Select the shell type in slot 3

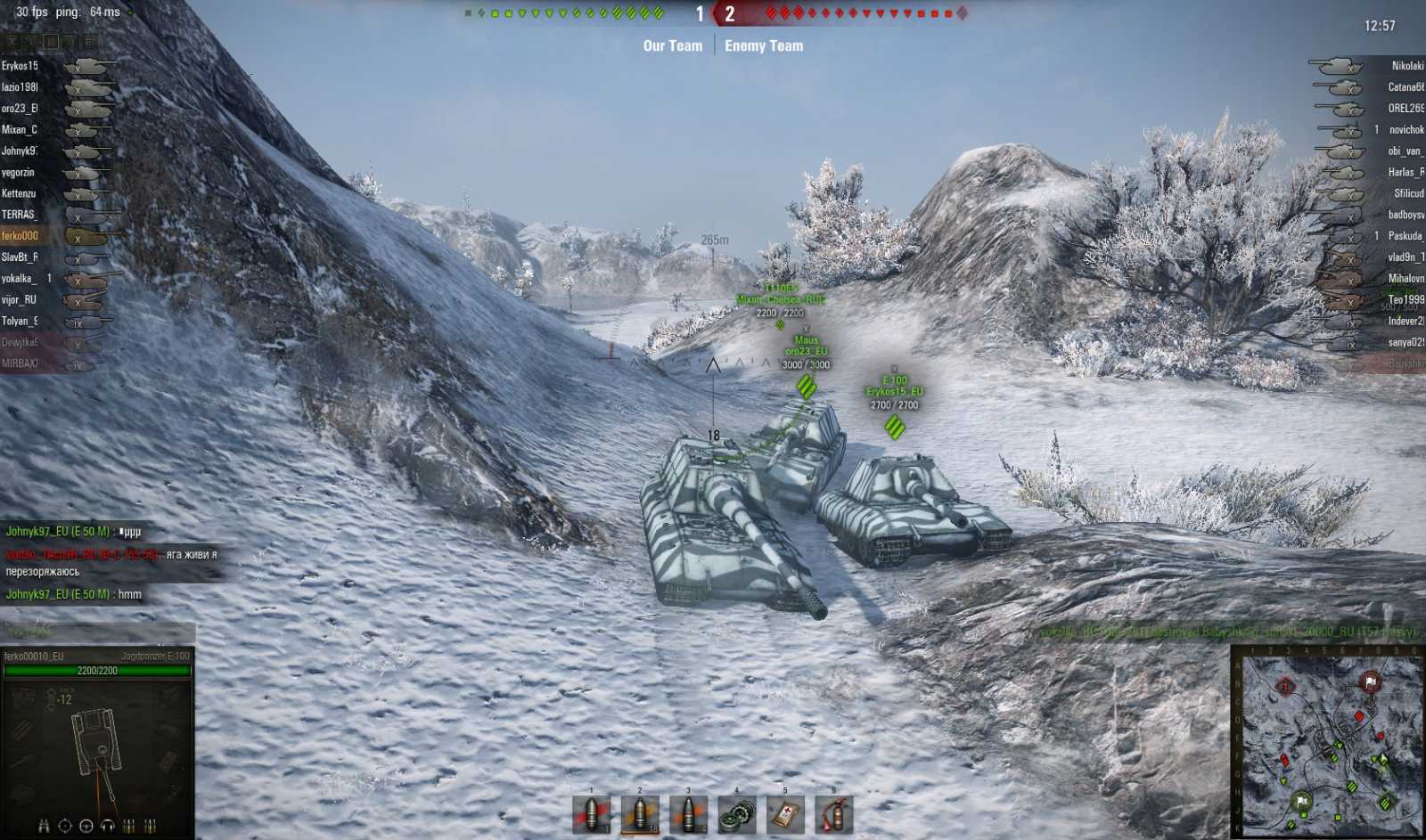pyautogui.click(x=688, y=814)
